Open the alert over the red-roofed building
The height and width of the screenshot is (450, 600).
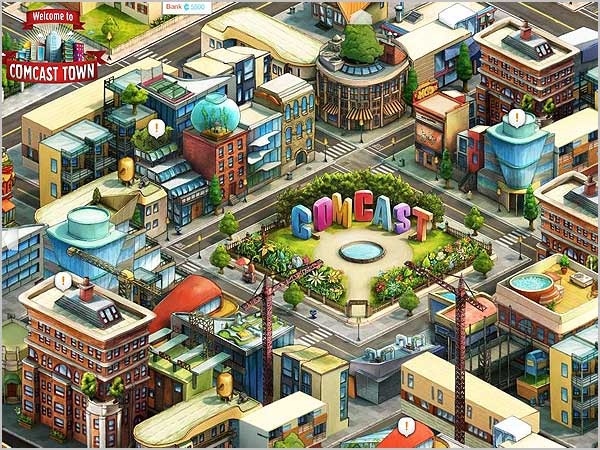(x=406, y=426)
